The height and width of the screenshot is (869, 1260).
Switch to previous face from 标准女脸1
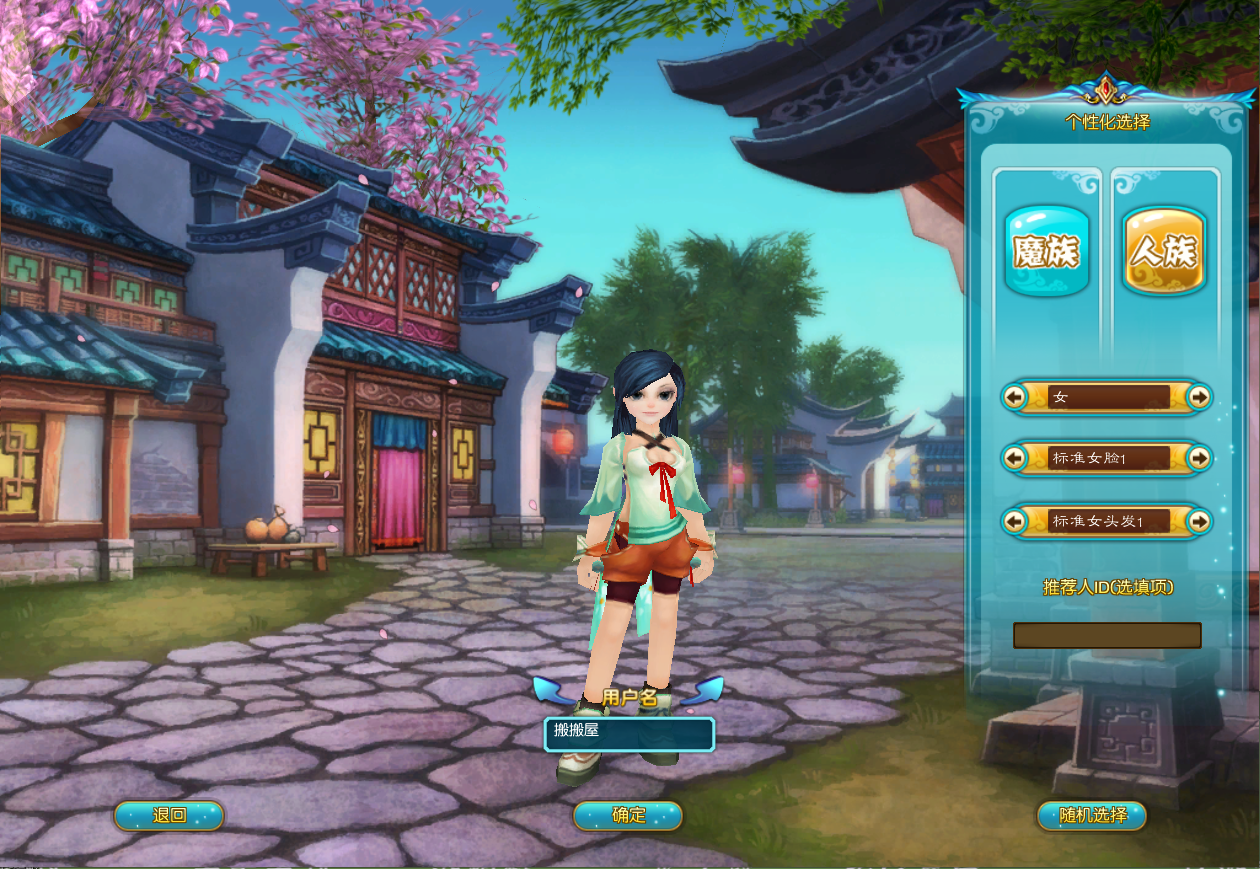(x=1015, y=459)
